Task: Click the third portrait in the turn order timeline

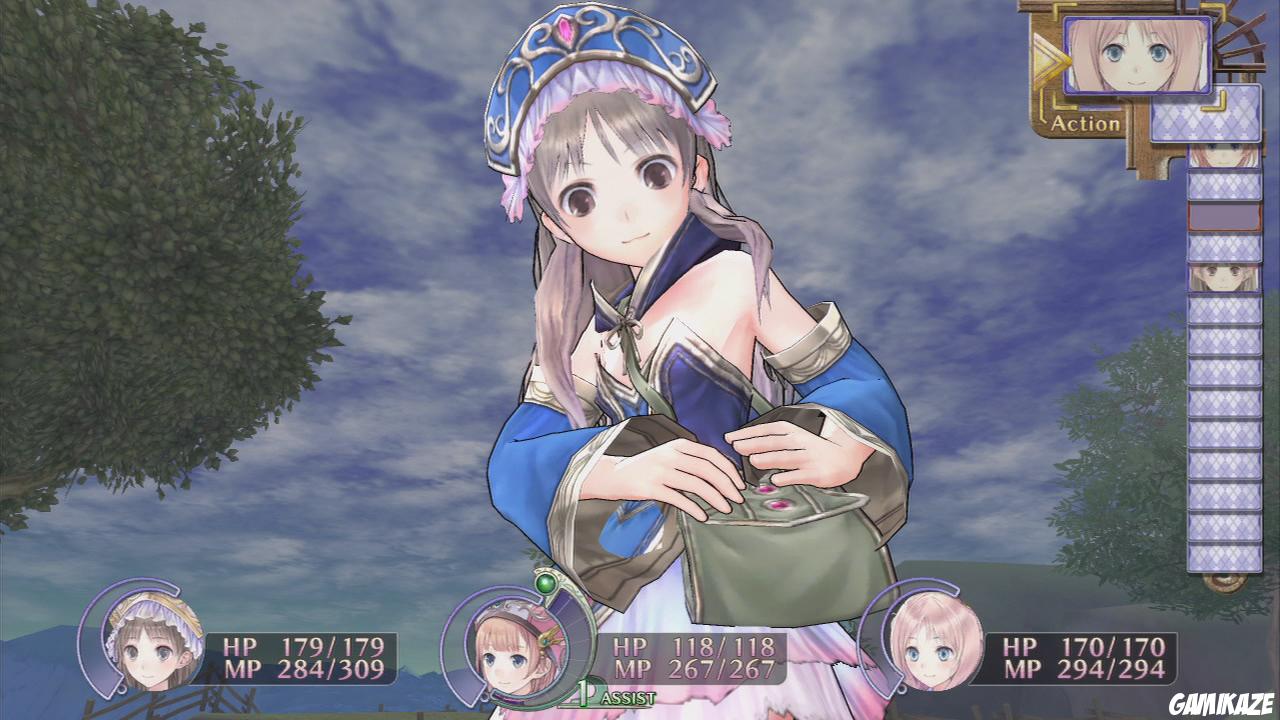Action: click(x=1206, y=277)
